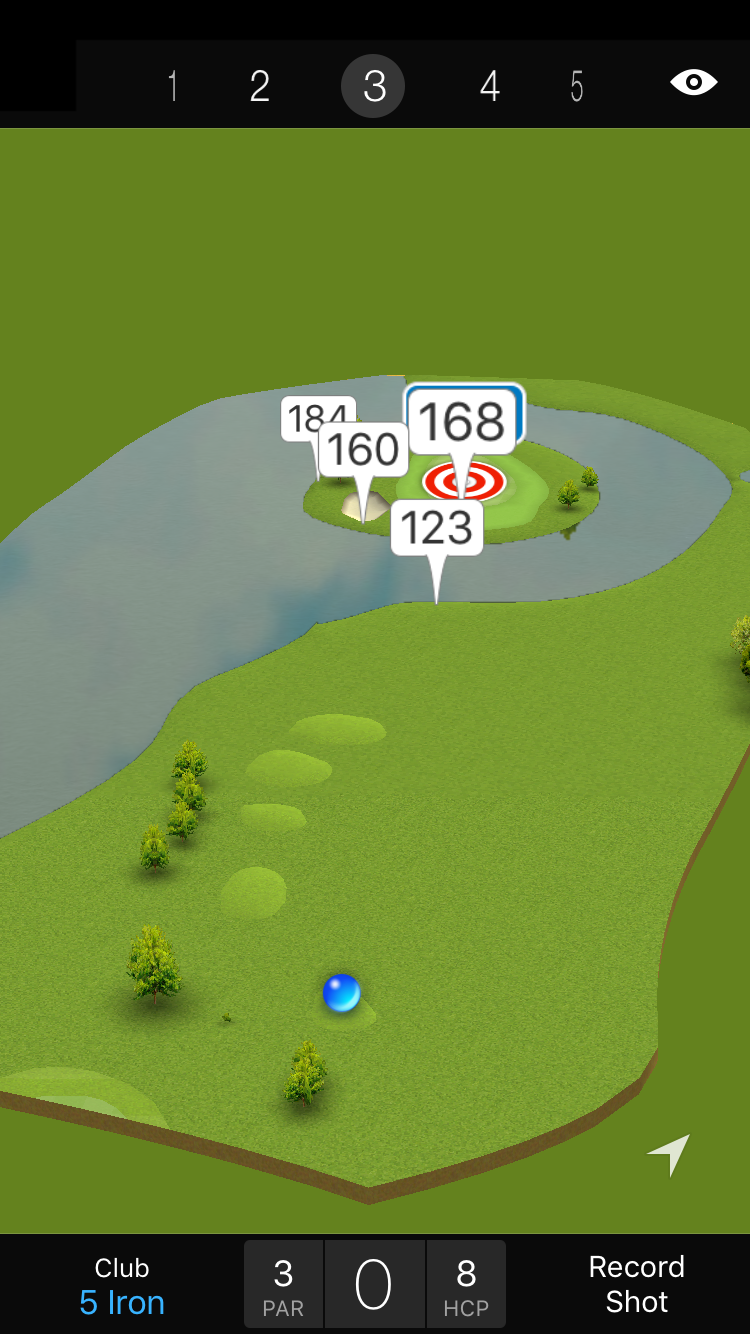Tap the blue ball position marker
The image size is (750, 1334).
click(341, 993)
